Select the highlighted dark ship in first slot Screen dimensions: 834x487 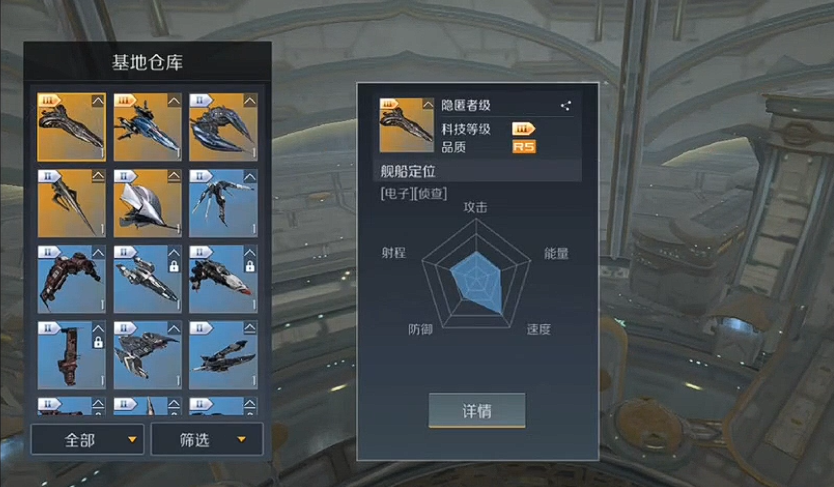click(x=71, y=127)
